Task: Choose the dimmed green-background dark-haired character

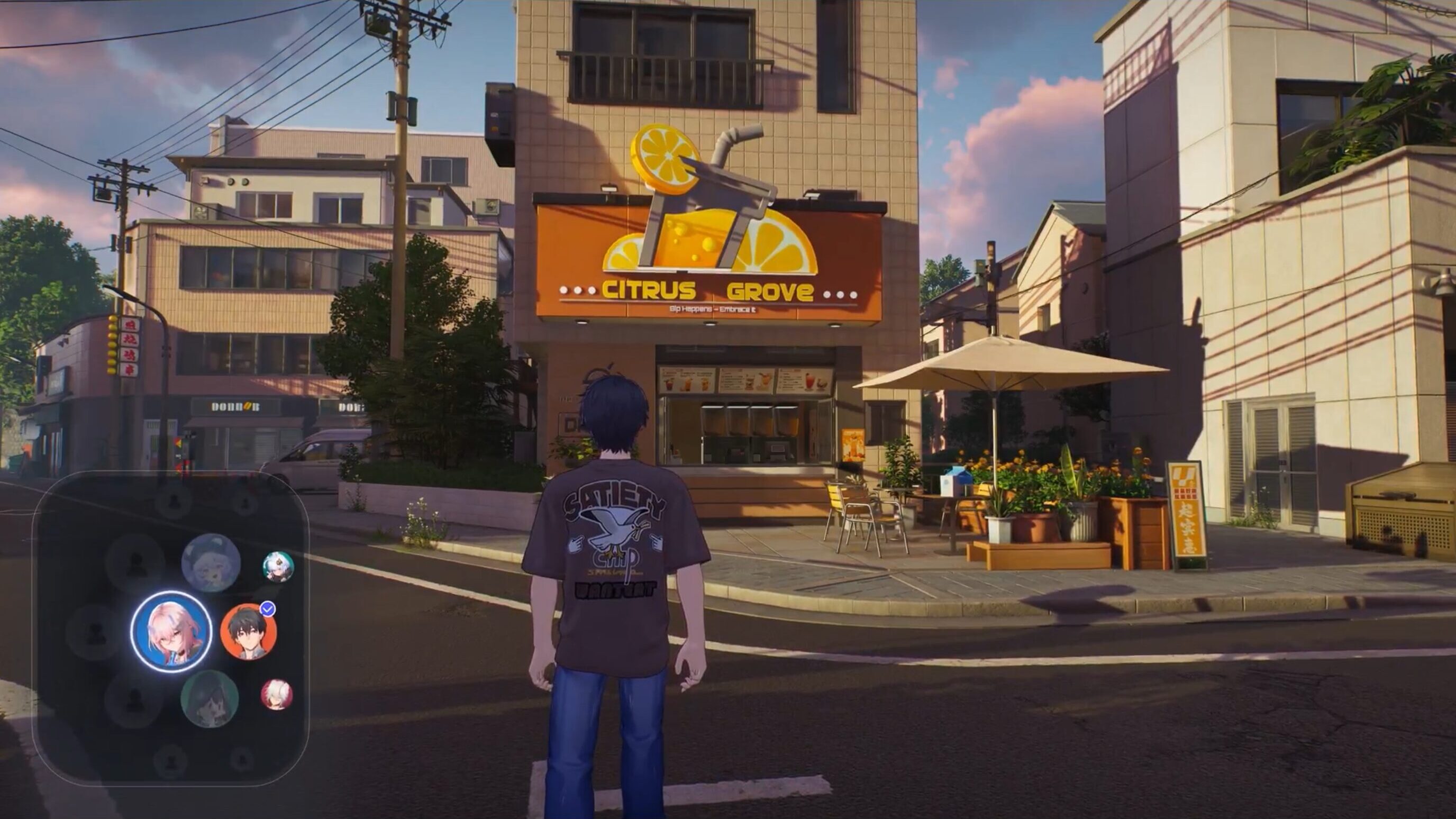Action: click(210, 698)
